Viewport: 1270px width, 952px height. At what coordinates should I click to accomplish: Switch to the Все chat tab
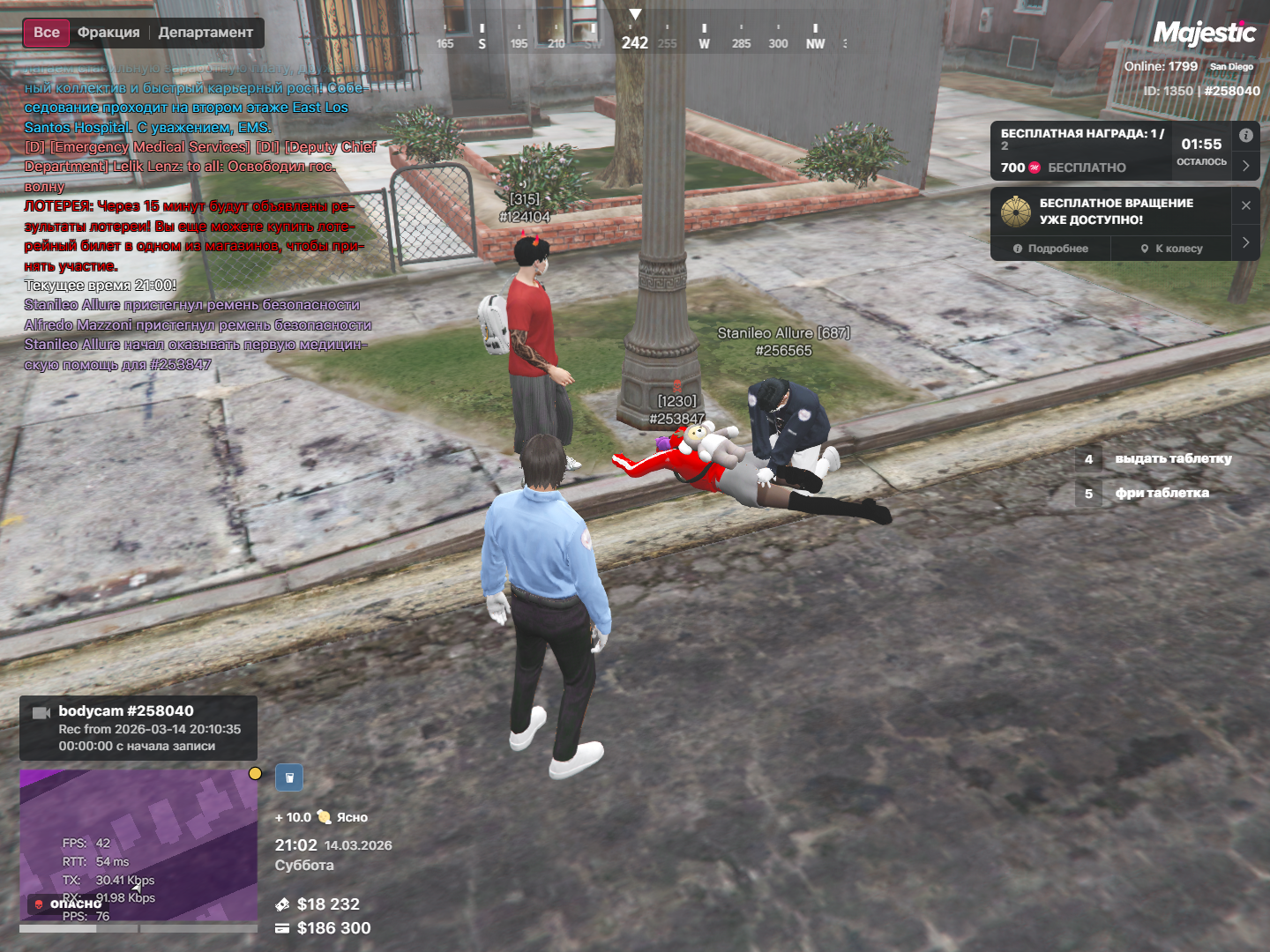(x=46, y=33)
